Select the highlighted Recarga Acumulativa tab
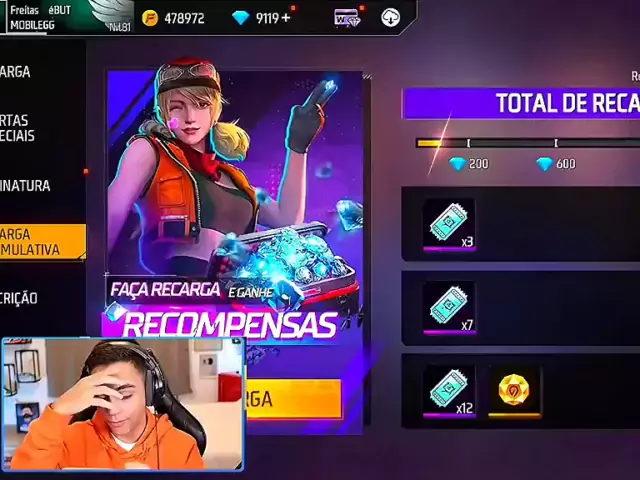The height and width of the screenshot is (480, 640). [42, 242]
